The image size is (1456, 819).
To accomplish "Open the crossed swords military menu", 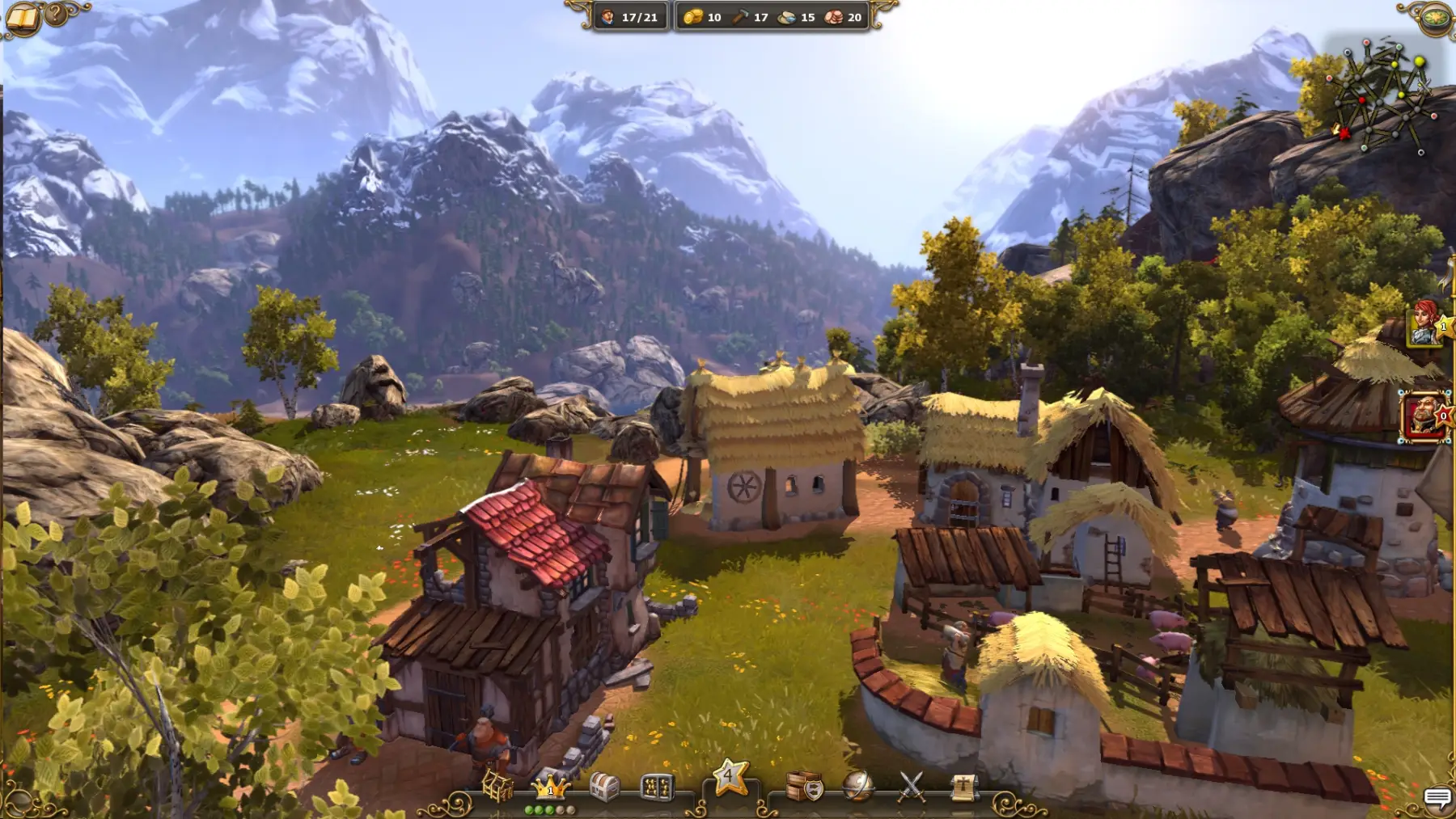I will (912, 786).
